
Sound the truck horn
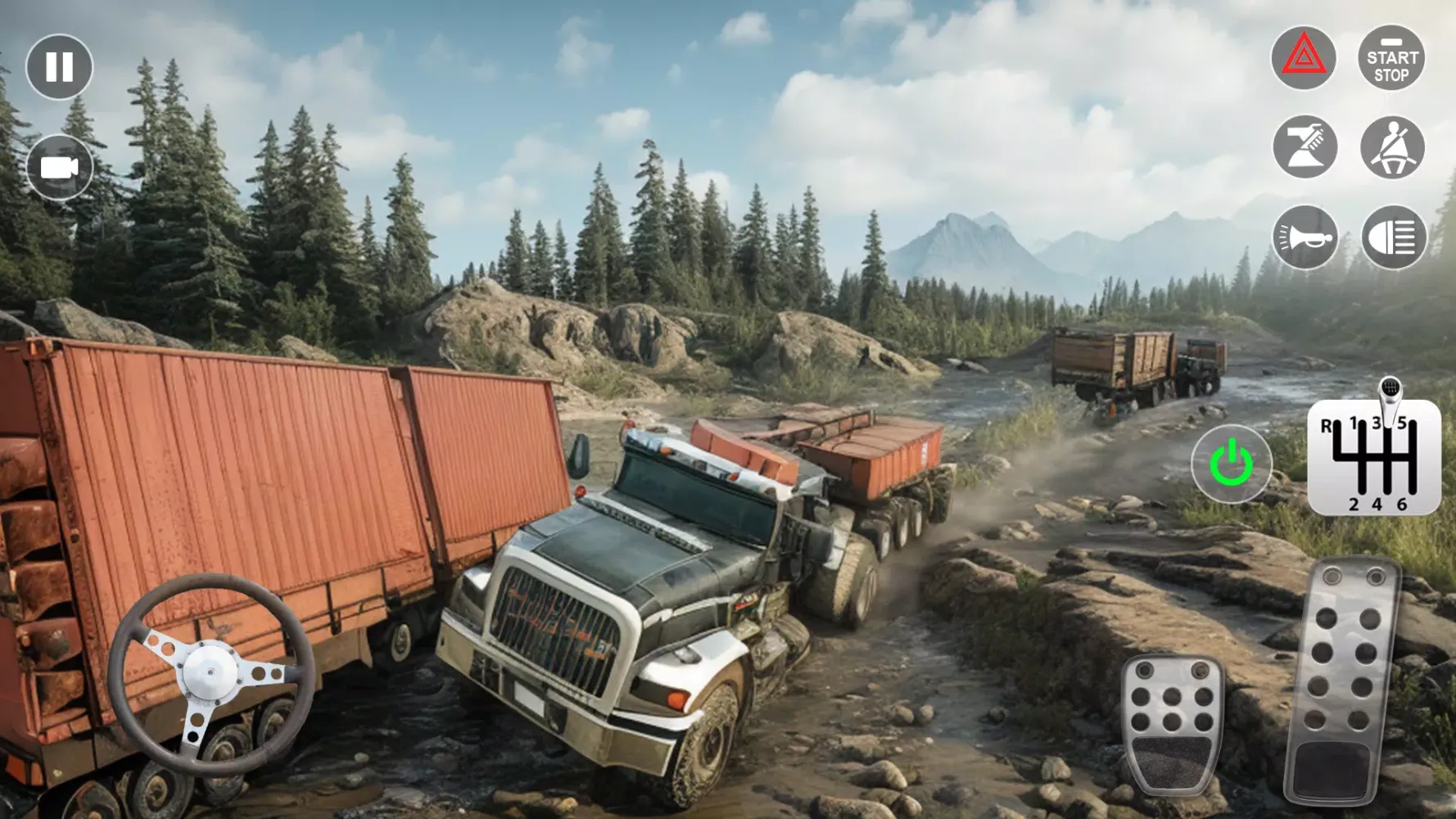click(x=1305, y=238)
